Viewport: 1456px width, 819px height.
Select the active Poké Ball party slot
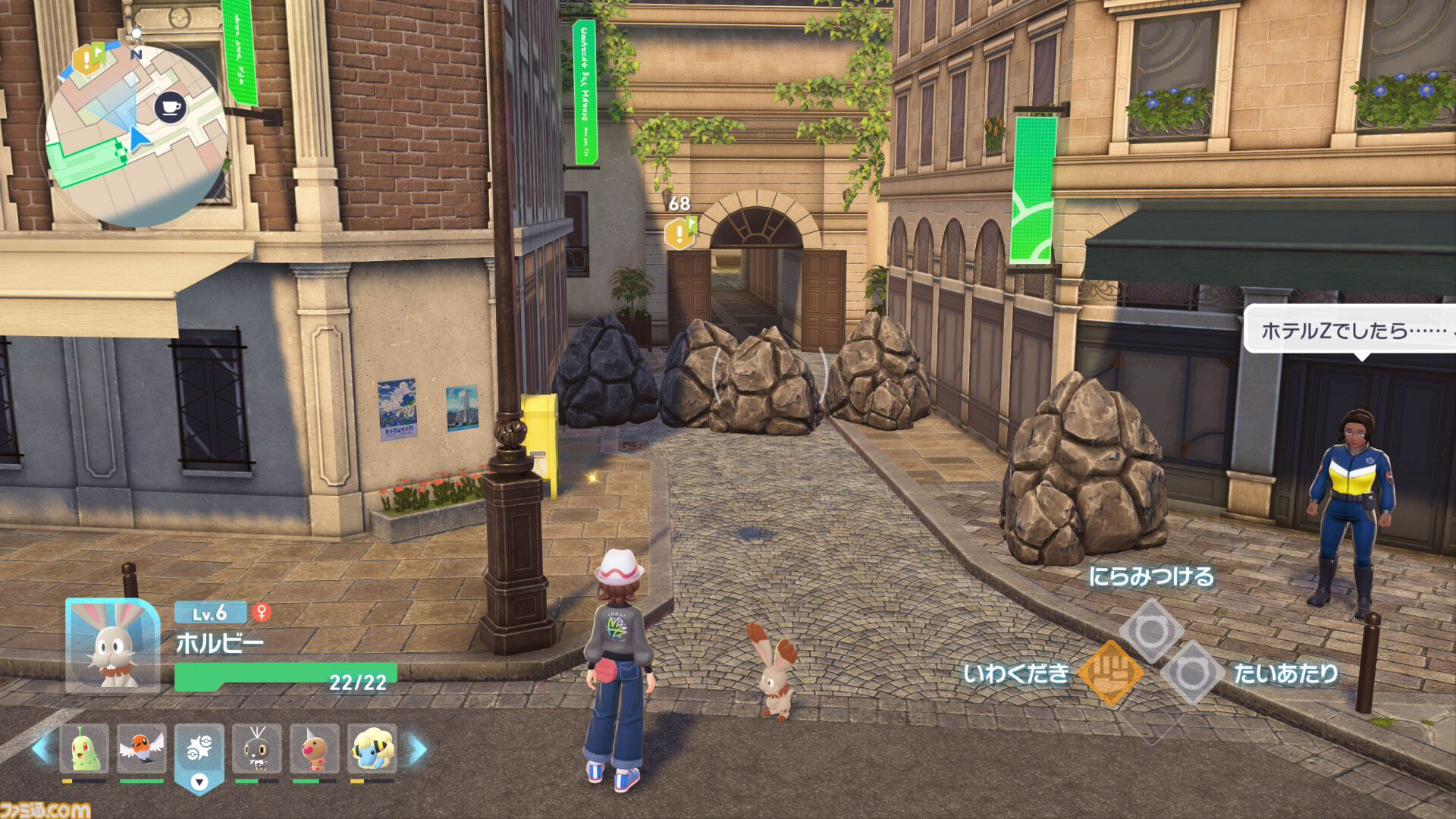pos(199,751)
